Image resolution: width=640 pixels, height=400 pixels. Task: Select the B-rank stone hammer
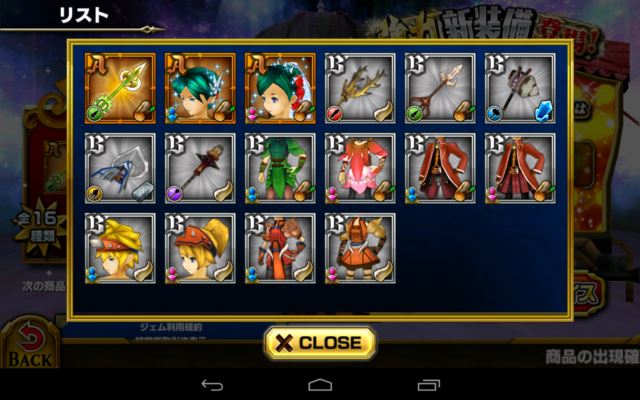[519, 88]
